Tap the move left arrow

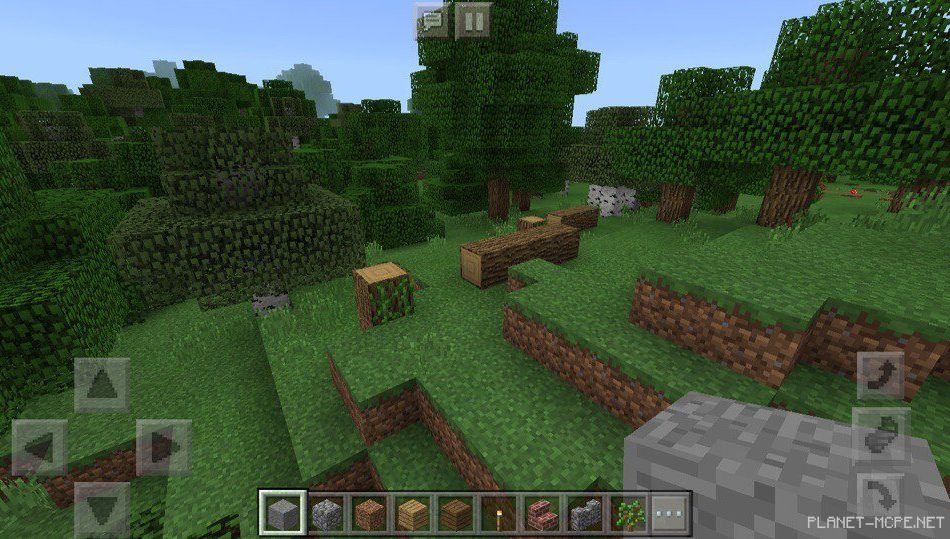pyautogui.click(x=40, y=447)
